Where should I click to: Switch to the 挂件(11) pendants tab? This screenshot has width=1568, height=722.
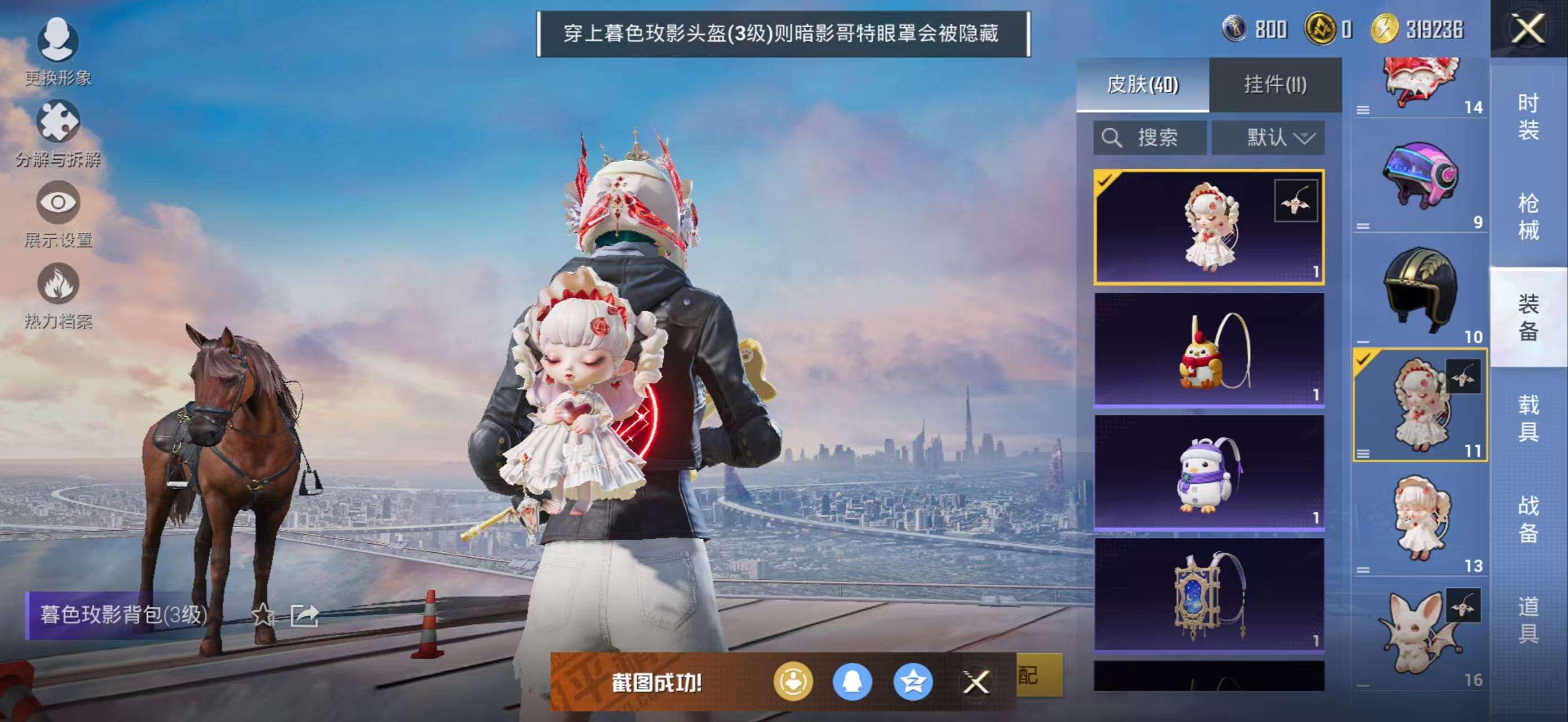1275,85
